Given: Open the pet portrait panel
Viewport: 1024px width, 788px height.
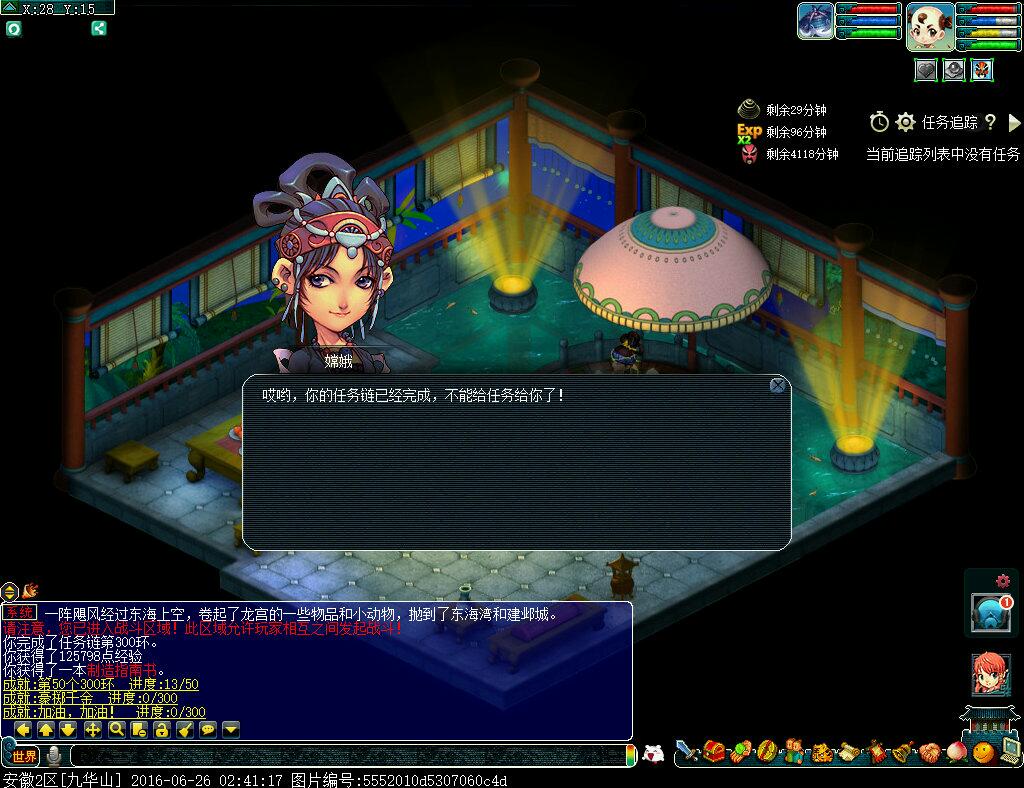Looking at the screenshot, I should pos(815,21).
